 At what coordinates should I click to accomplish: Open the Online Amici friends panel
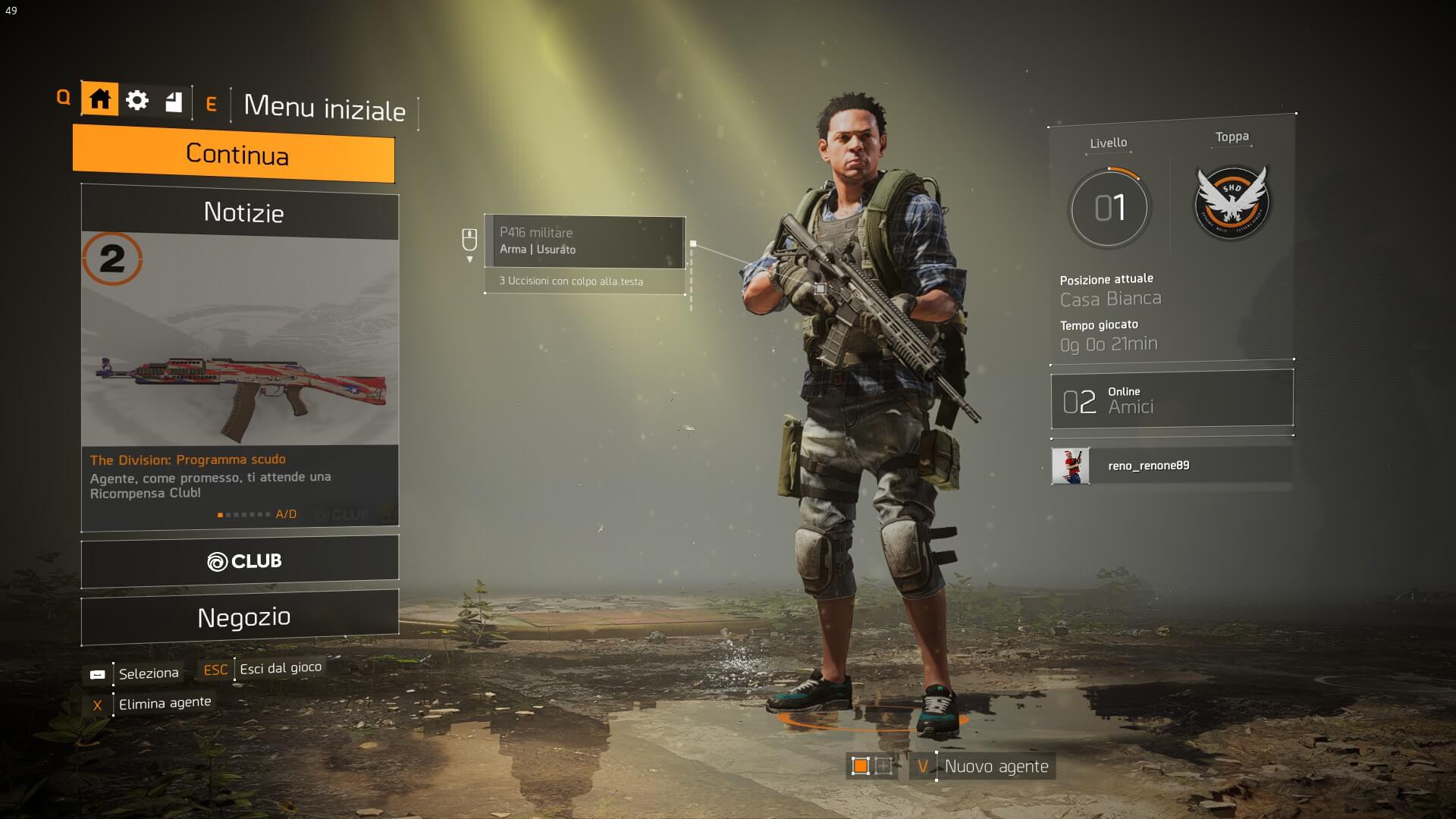point(1172,400)
